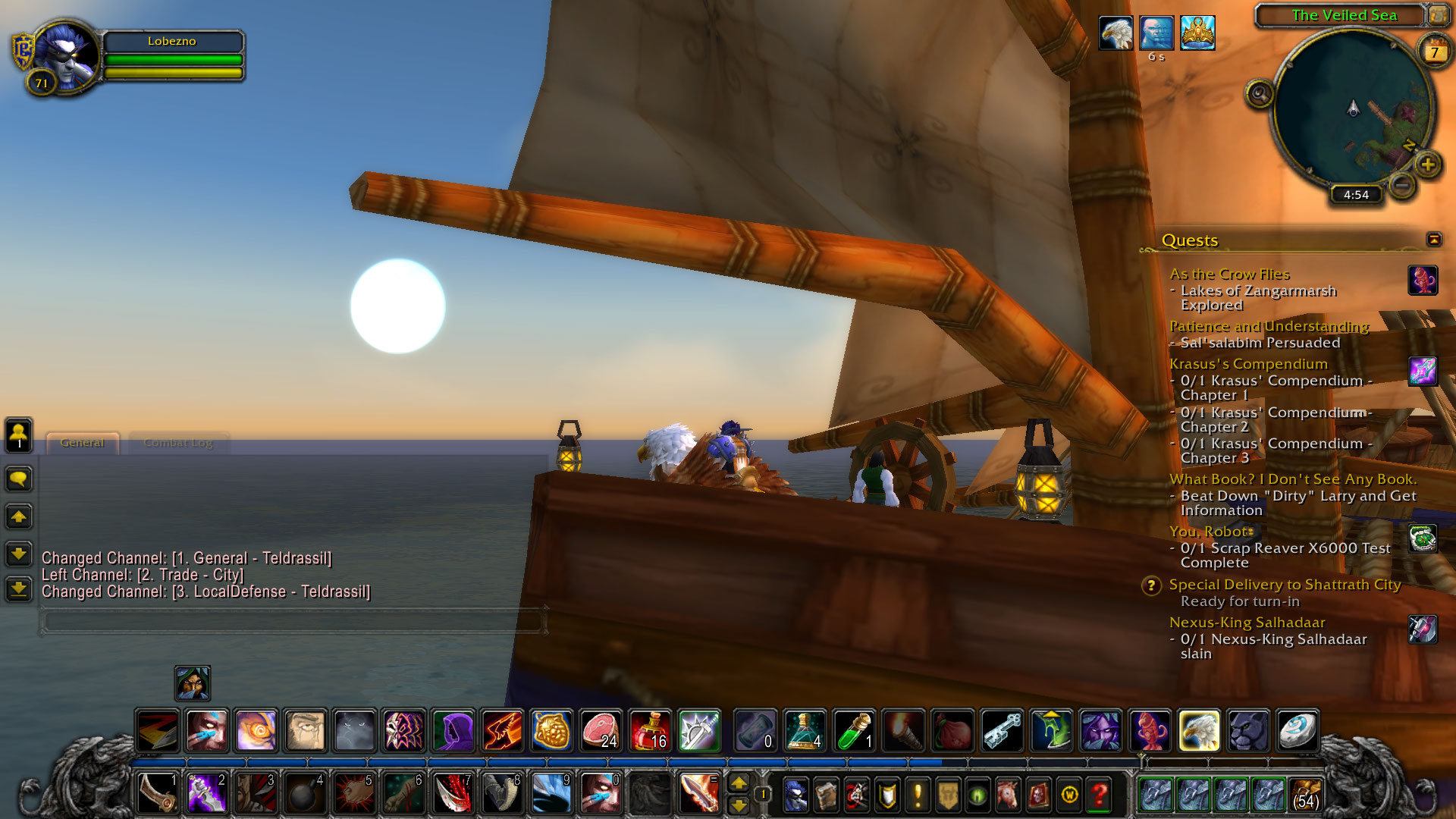1456x819 pixels.
Task: Switch to the Combat Log chat tab
Action: pos(178,443)
